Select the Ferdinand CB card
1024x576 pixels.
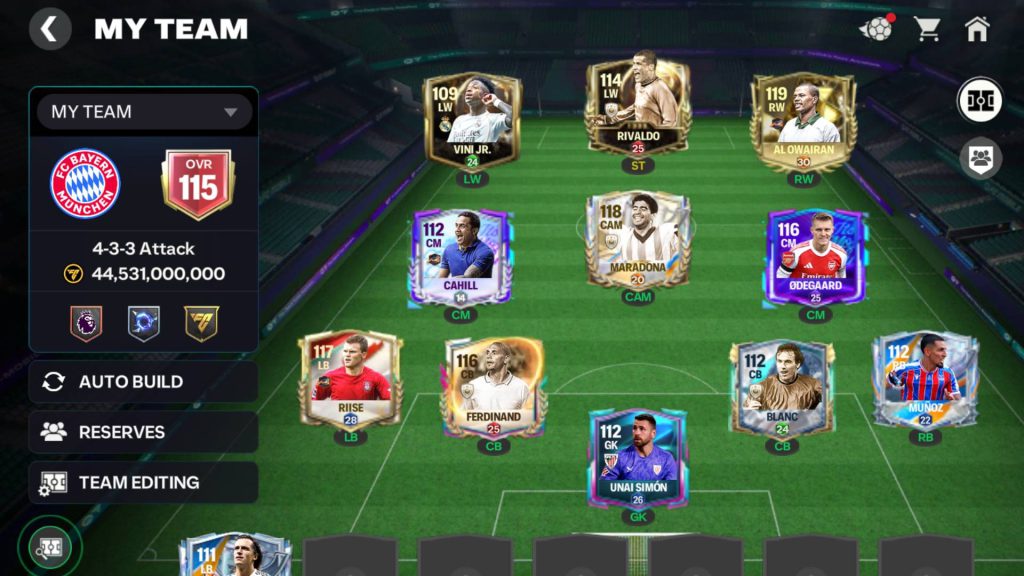494,386
